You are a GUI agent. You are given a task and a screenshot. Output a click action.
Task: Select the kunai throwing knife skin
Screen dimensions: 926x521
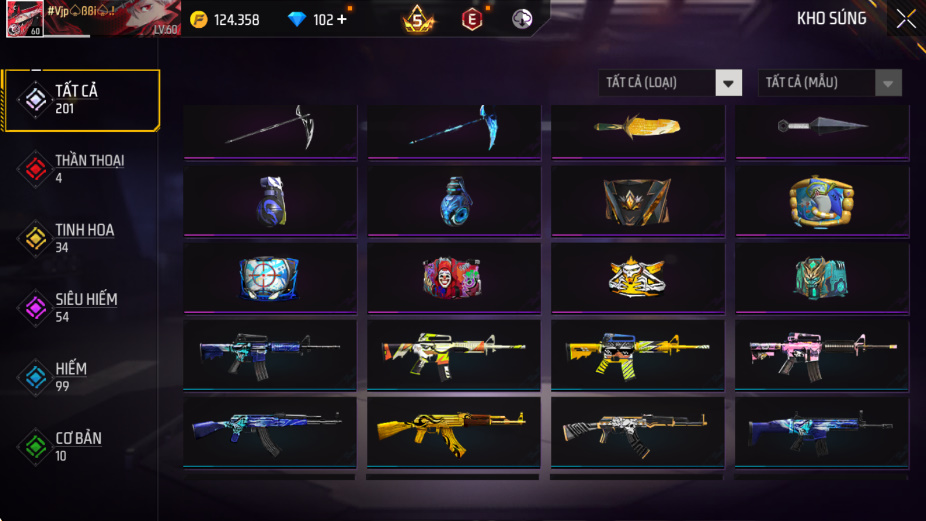[x=822, y=127]
